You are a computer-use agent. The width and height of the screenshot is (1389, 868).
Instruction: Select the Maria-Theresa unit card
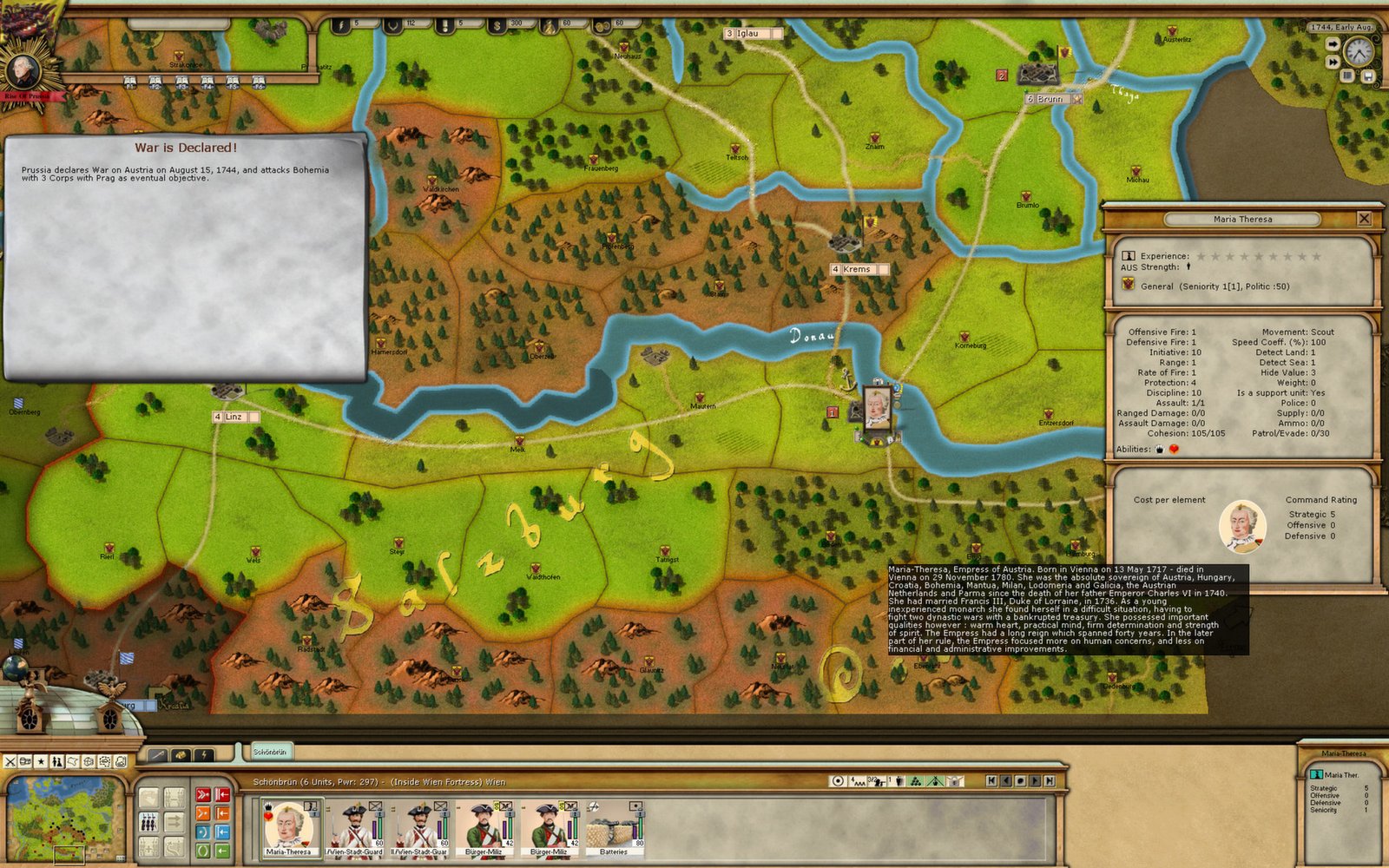pos(288,826)
